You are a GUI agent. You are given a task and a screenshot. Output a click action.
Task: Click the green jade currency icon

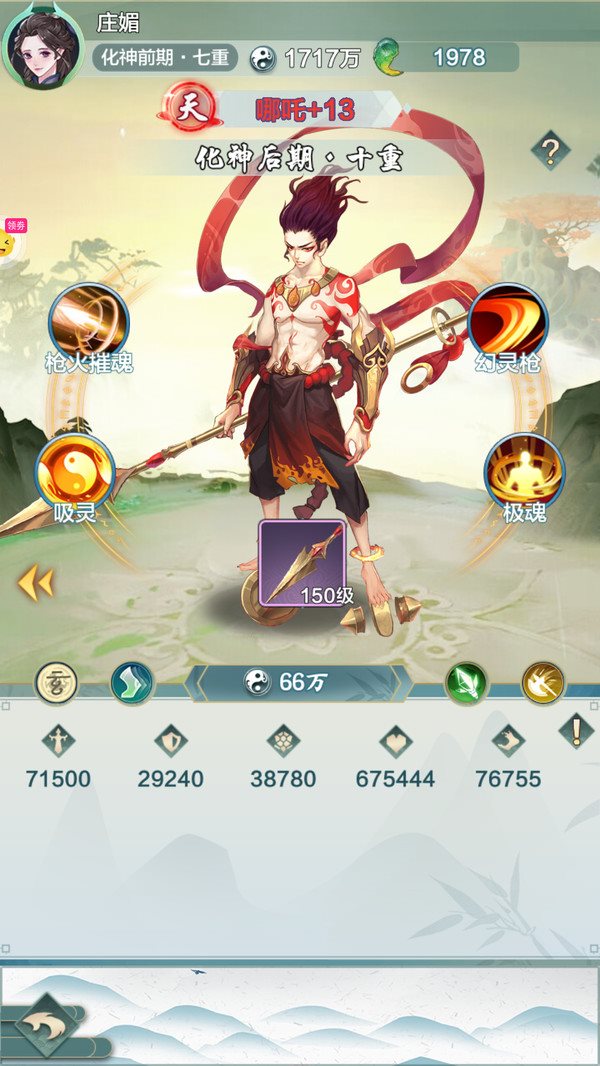coord(384,57)
